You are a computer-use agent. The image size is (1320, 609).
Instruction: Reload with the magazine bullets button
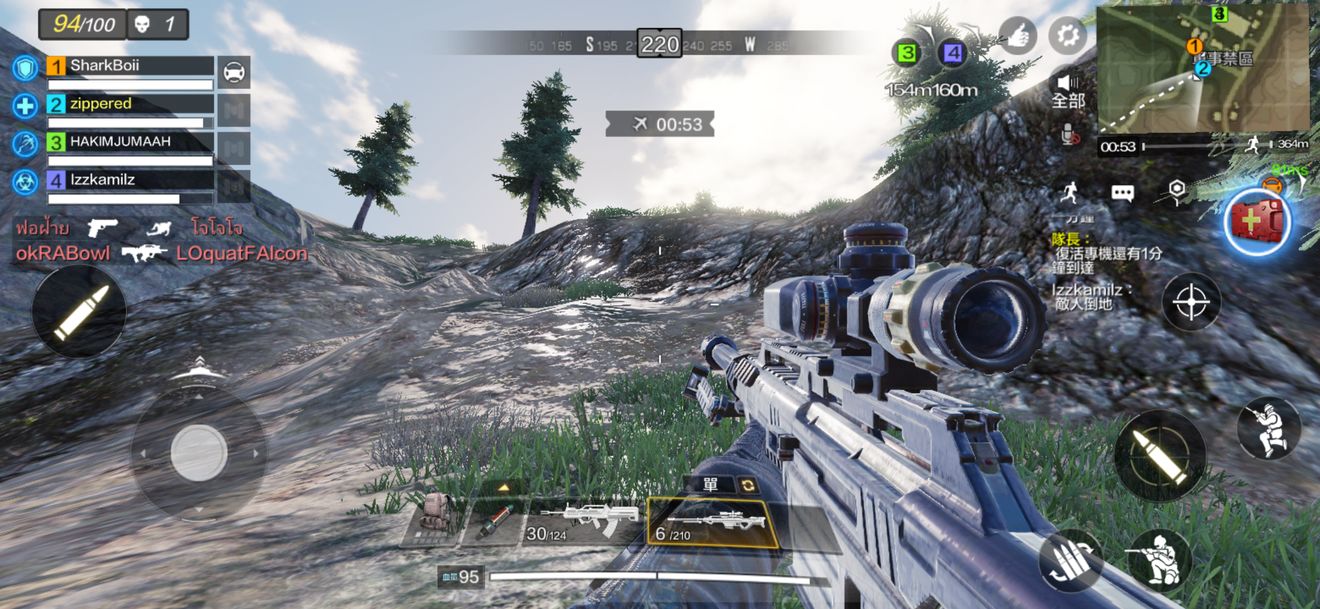(1070, 561)
